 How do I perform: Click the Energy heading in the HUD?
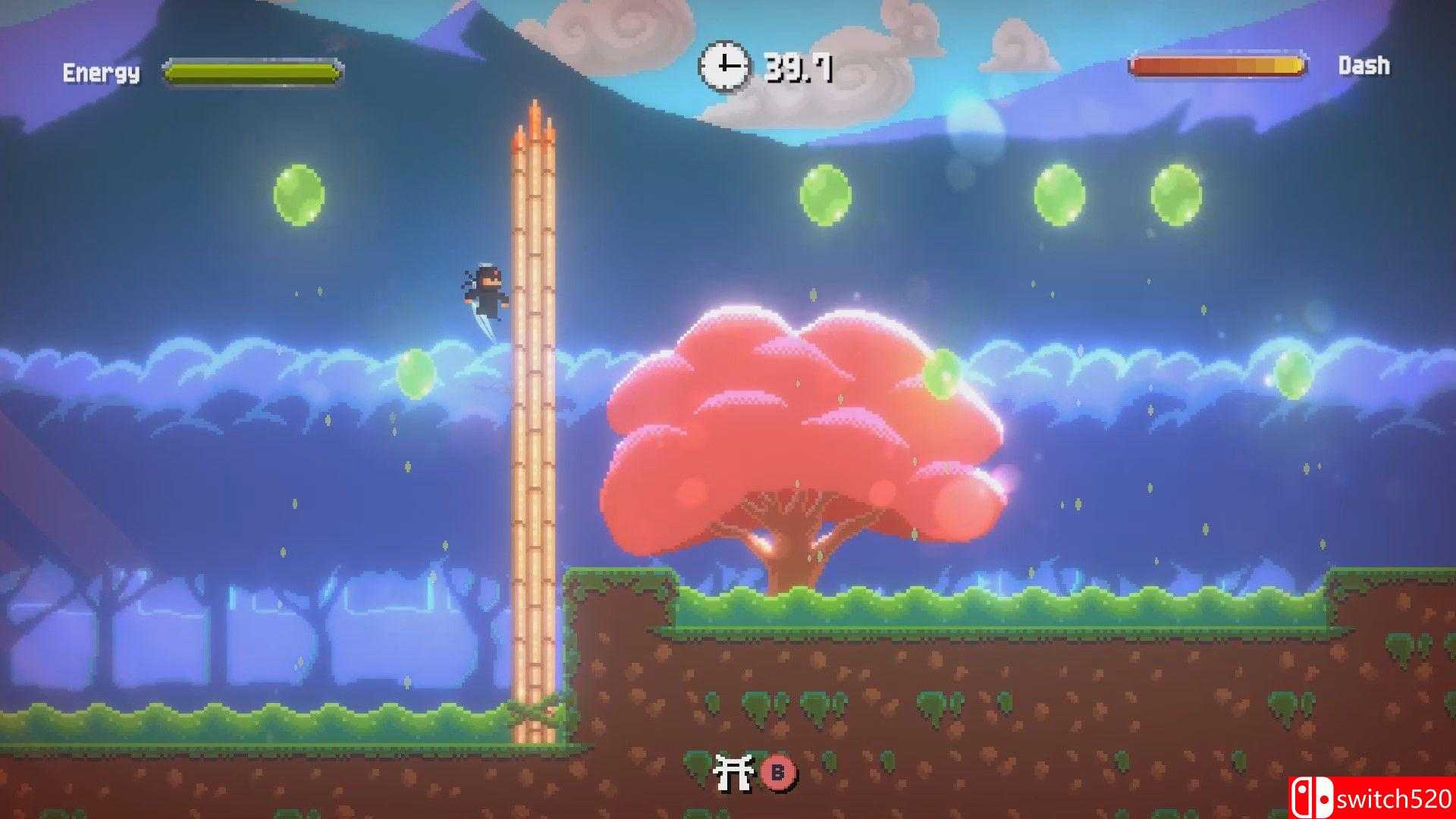[102, 72]
